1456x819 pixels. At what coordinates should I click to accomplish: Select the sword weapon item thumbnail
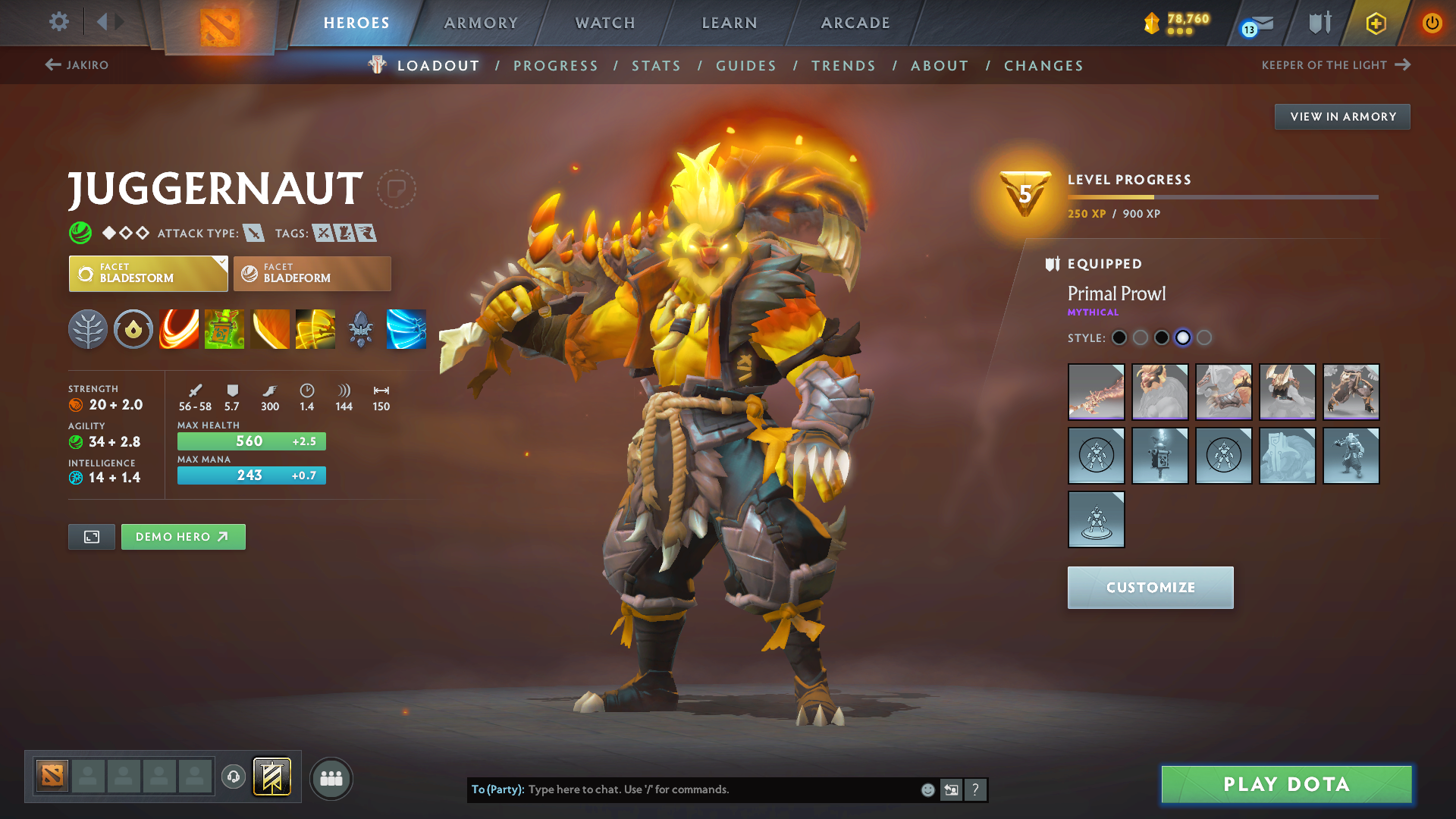click(x=1096, y=392)
